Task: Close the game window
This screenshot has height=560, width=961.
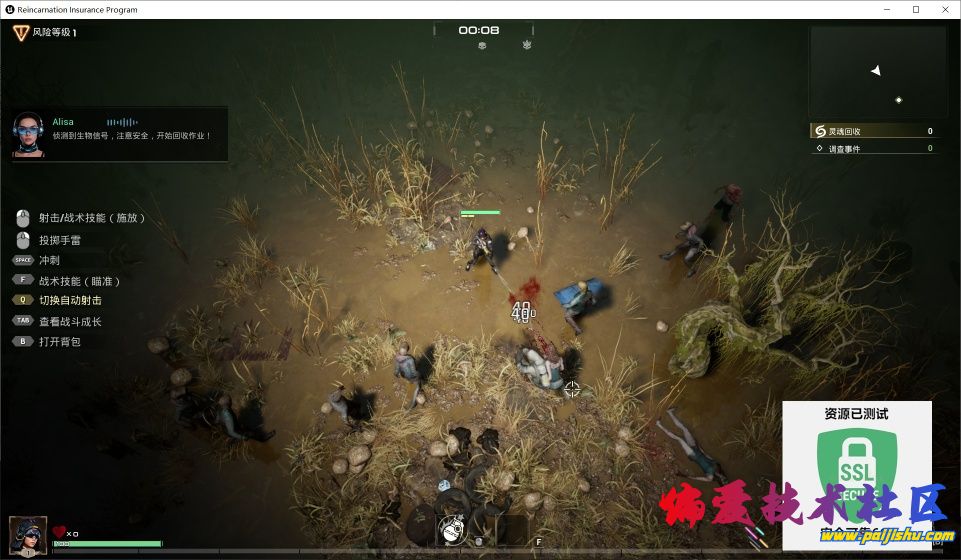Action: click(943, 9)
